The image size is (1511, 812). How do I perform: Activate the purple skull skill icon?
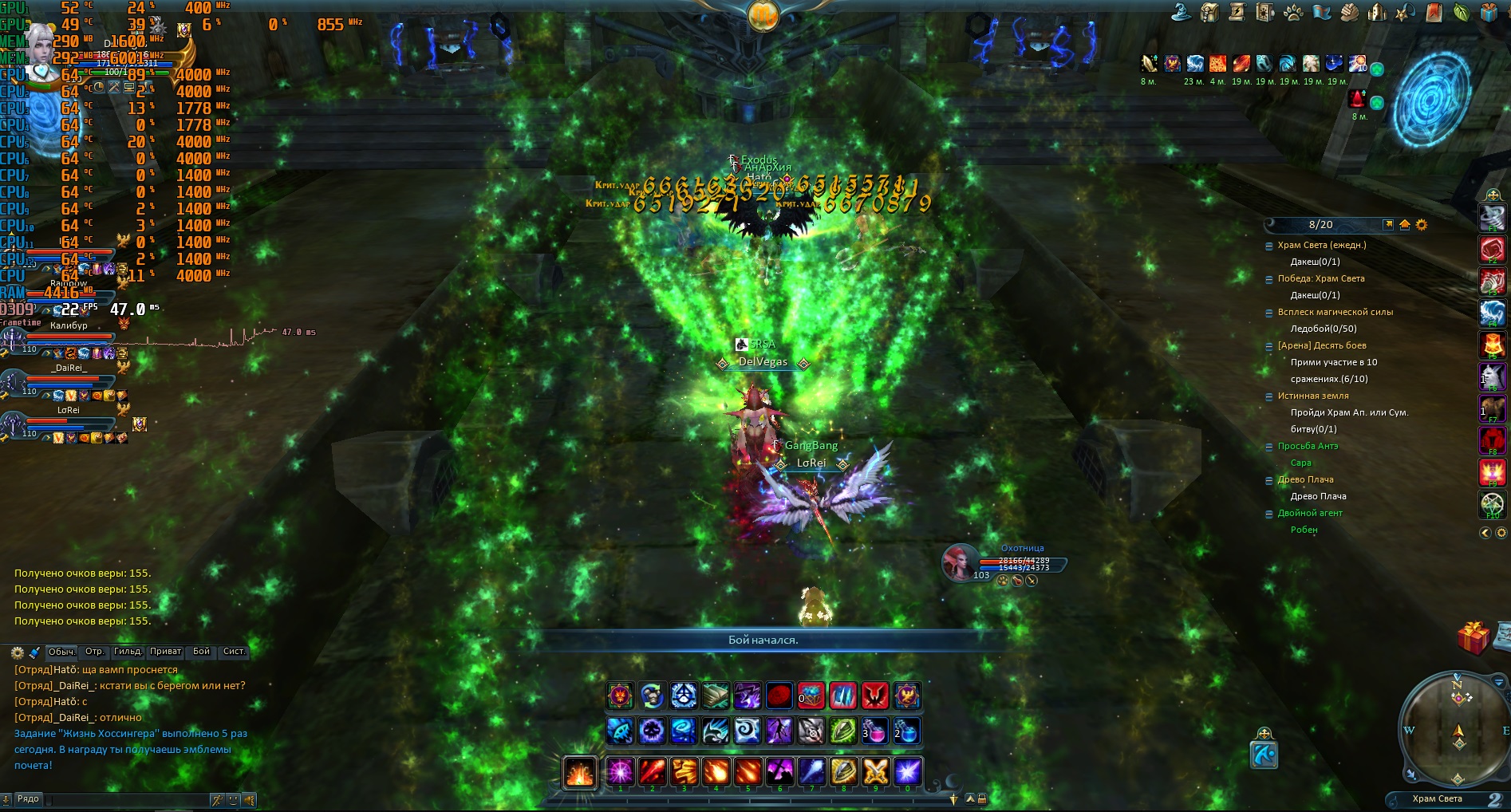coord(652,731)
